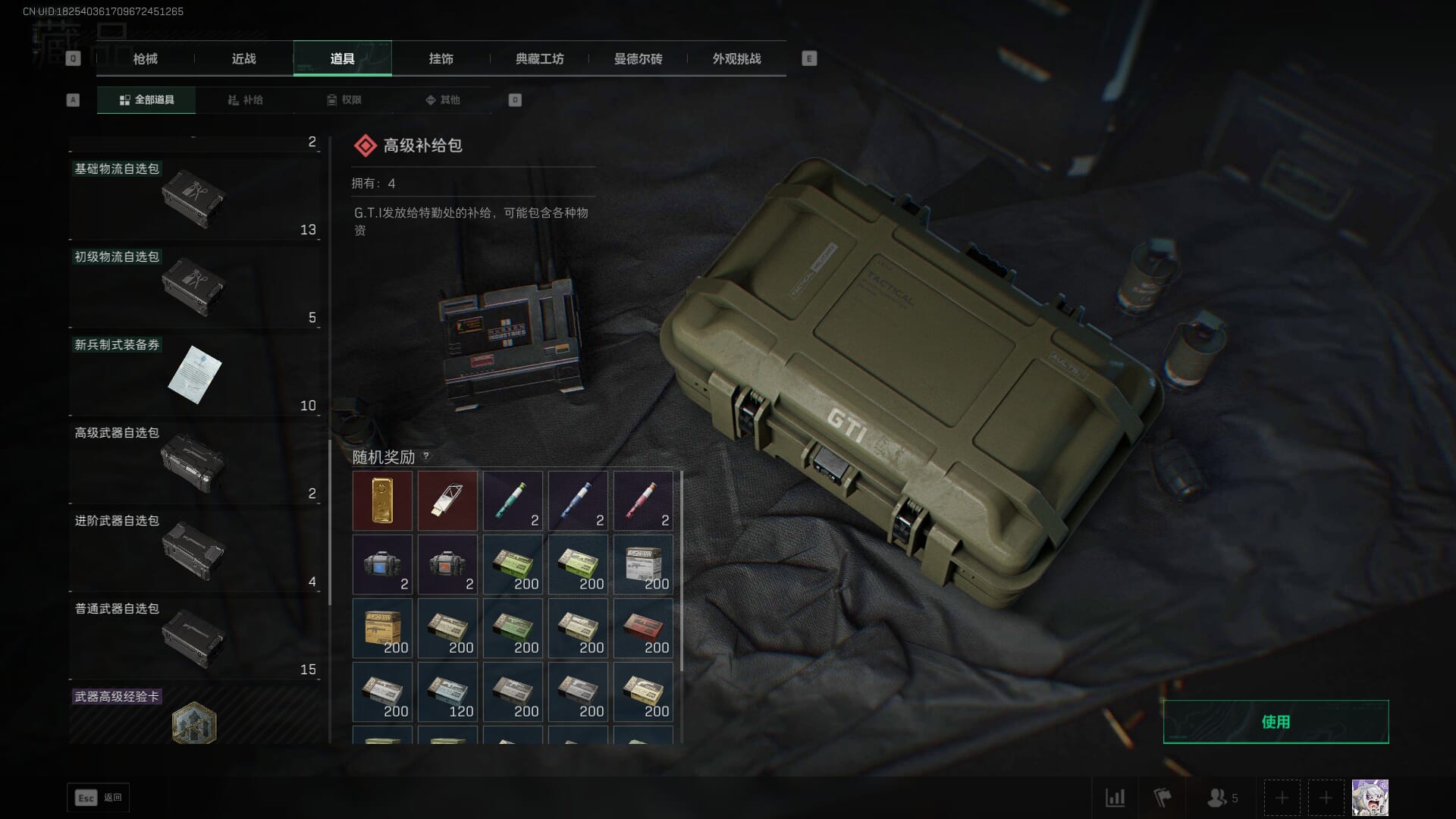Screen dimensions: 1456x819
Task: Filter items by 权限
Action: coord(344,100)
